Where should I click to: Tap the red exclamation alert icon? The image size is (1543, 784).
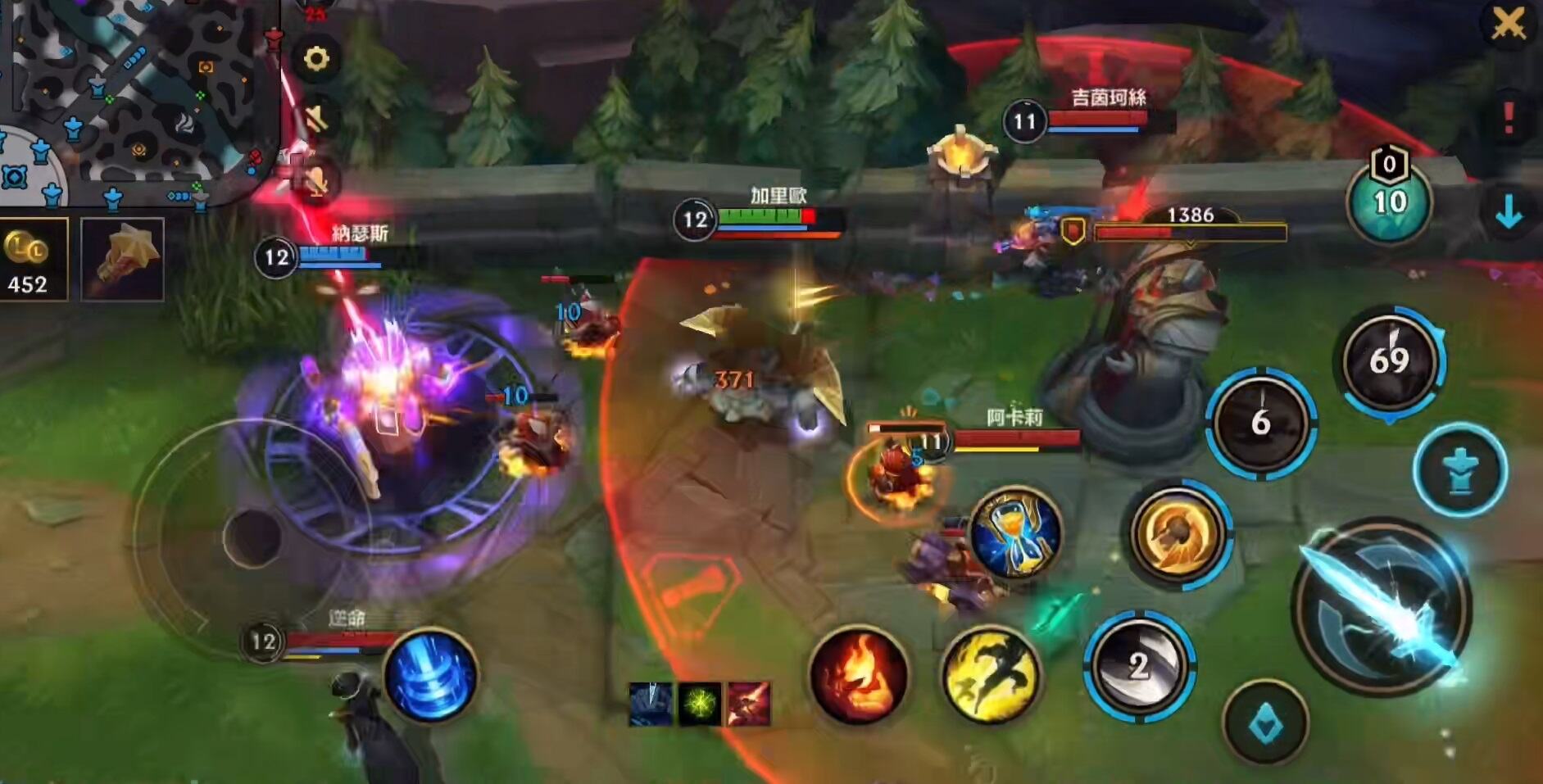coord(1508,119)
